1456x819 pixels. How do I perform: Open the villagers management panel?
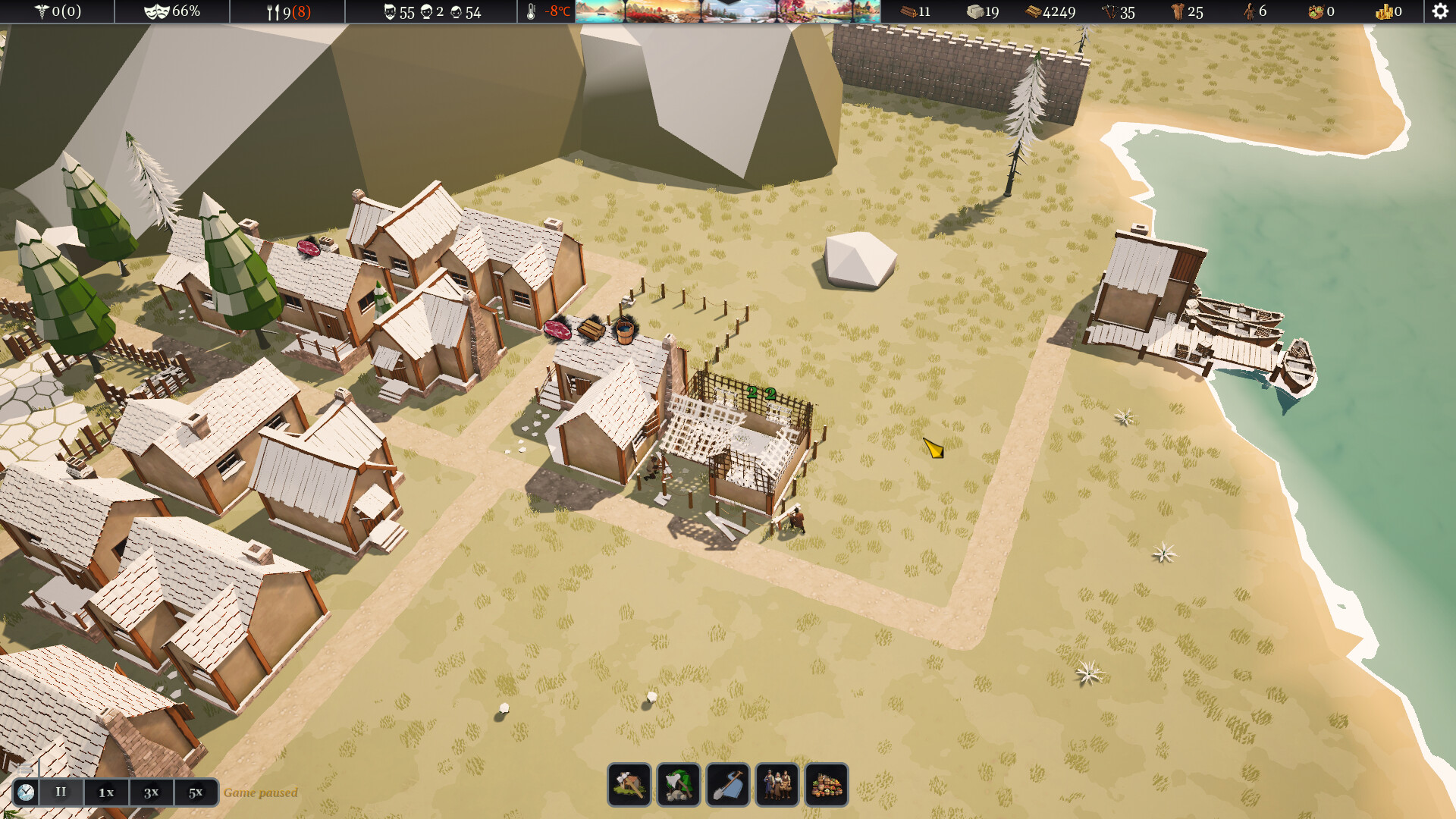click(x=777, y=785)
